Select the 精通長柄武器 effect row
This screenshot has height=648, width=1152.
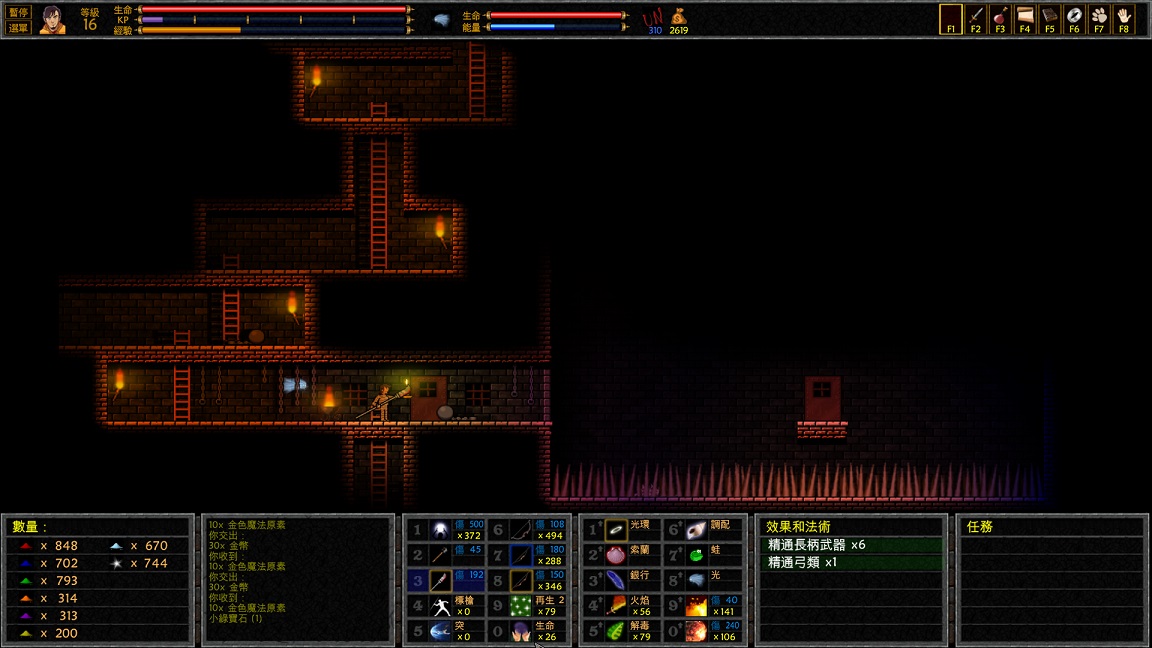coord(849,545)
